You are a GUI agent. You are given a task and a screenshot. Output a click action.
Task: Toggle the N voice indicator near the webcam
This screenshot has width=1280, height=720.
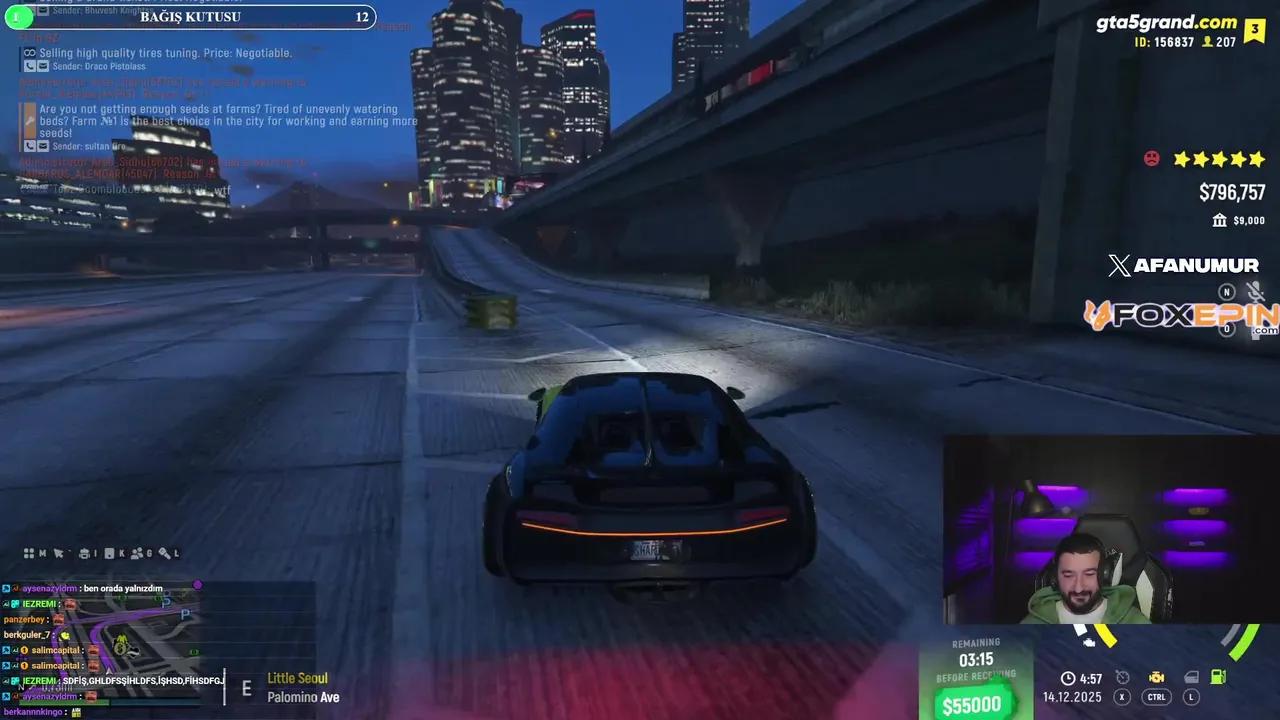(1227, 293)
